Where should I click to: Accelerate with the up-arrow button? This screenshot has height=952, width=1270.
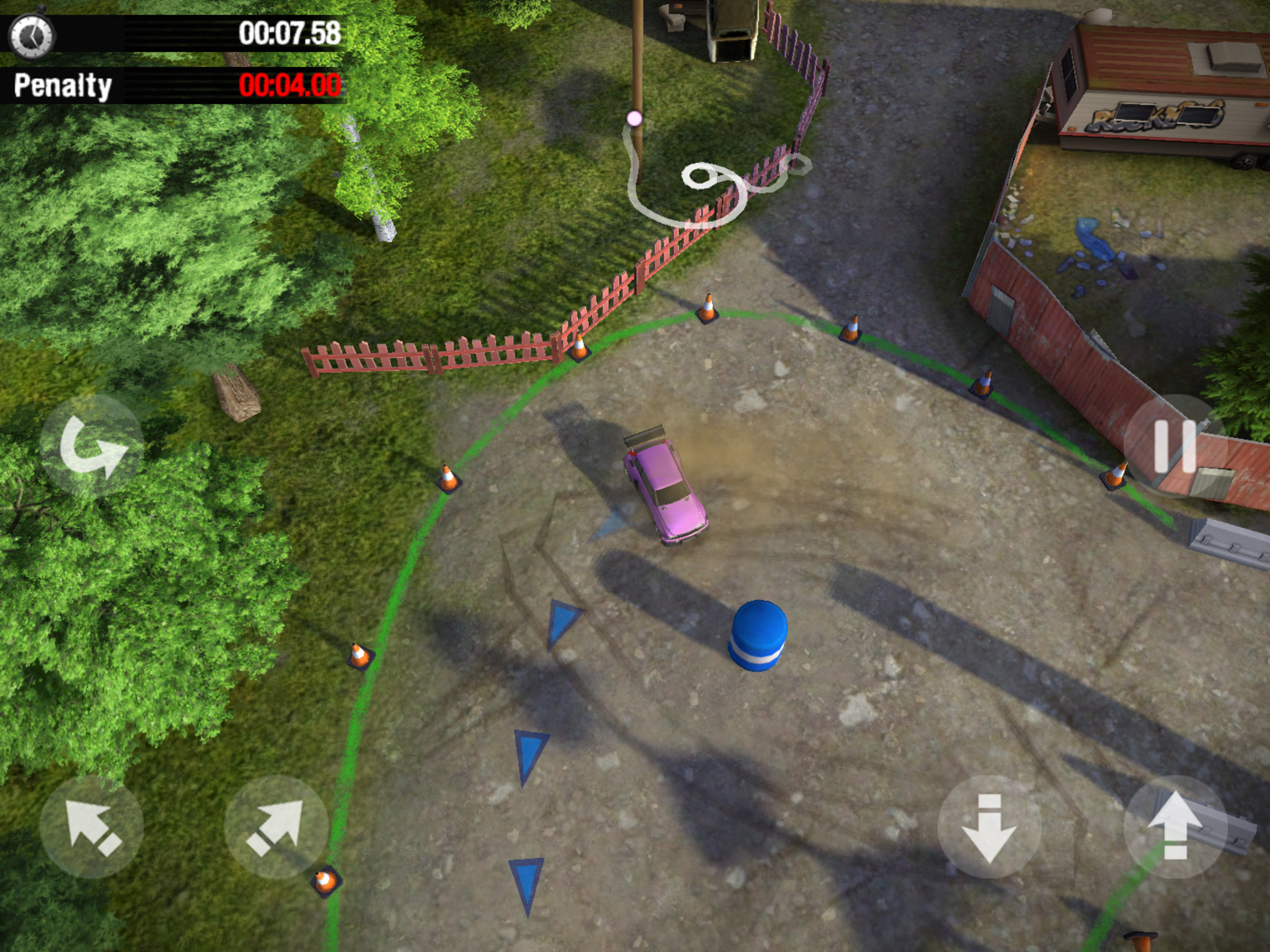point(1175,827)
